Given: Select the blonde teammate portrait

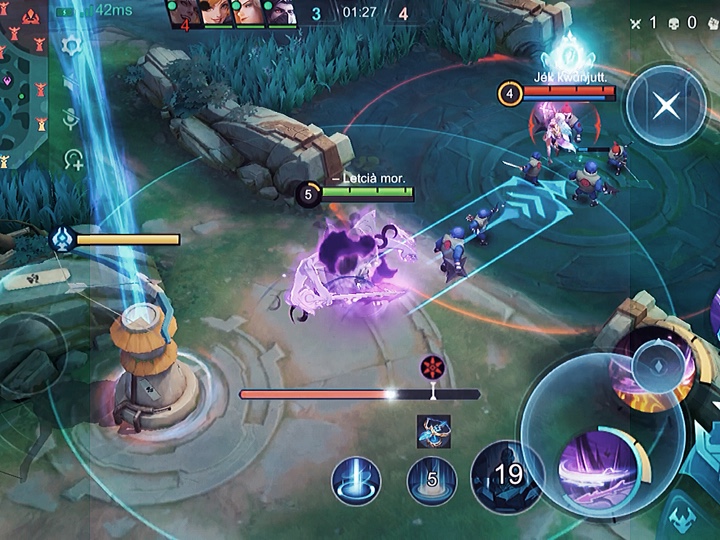Looking at the screenshot, I should (x=248, y=12).
